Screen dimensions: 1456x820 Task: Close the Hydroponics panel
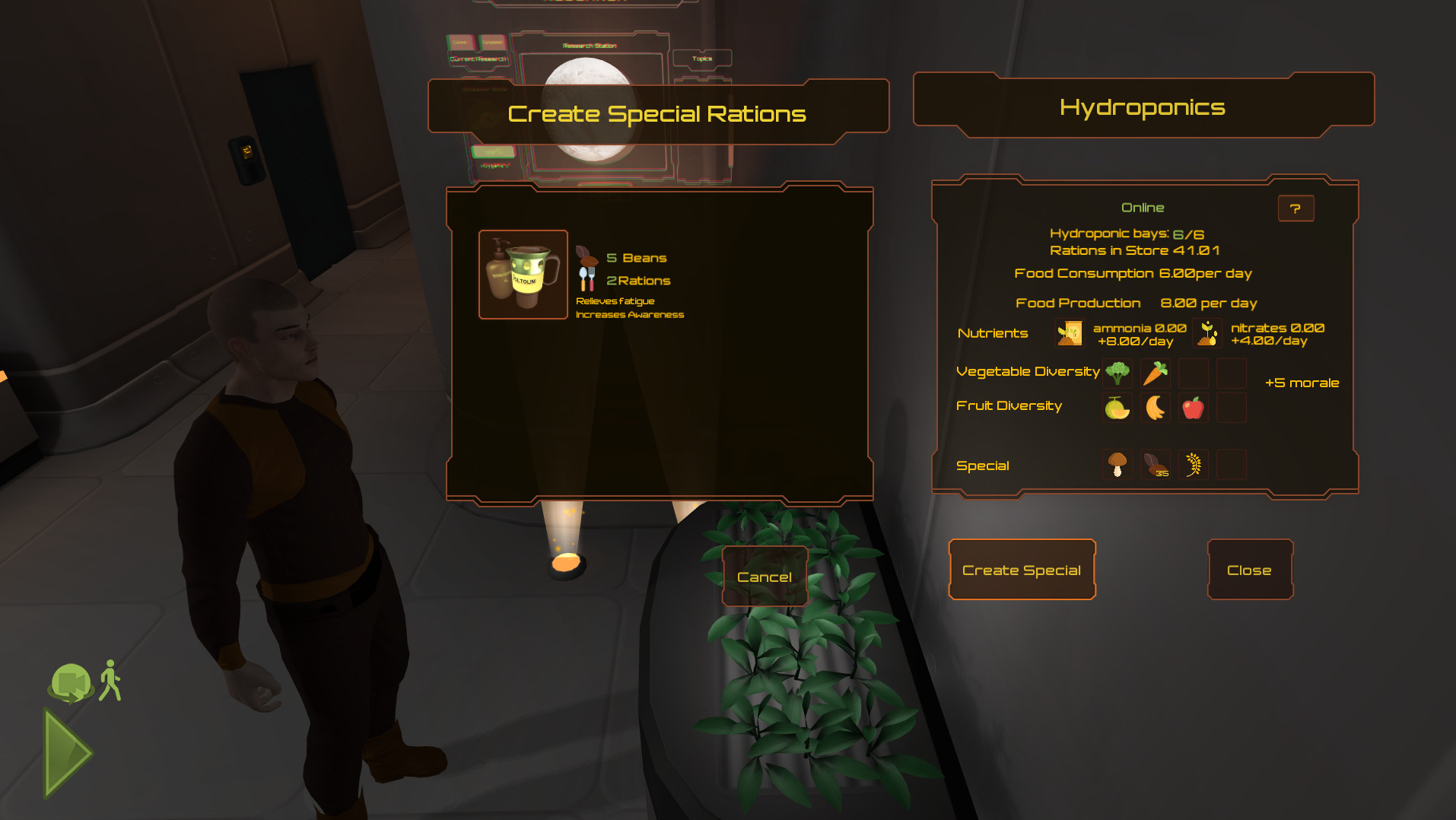pos(1249,570)
